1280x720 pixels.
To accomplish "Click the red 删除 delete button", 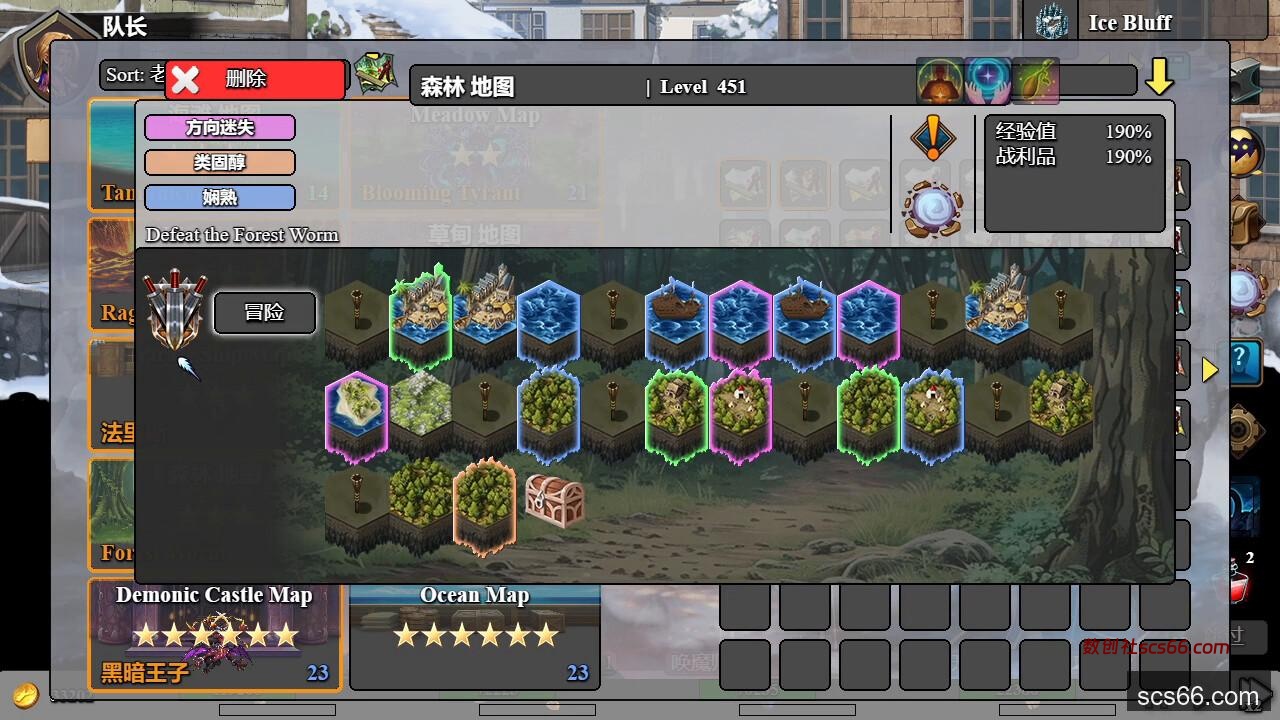I will pos(256,79).
